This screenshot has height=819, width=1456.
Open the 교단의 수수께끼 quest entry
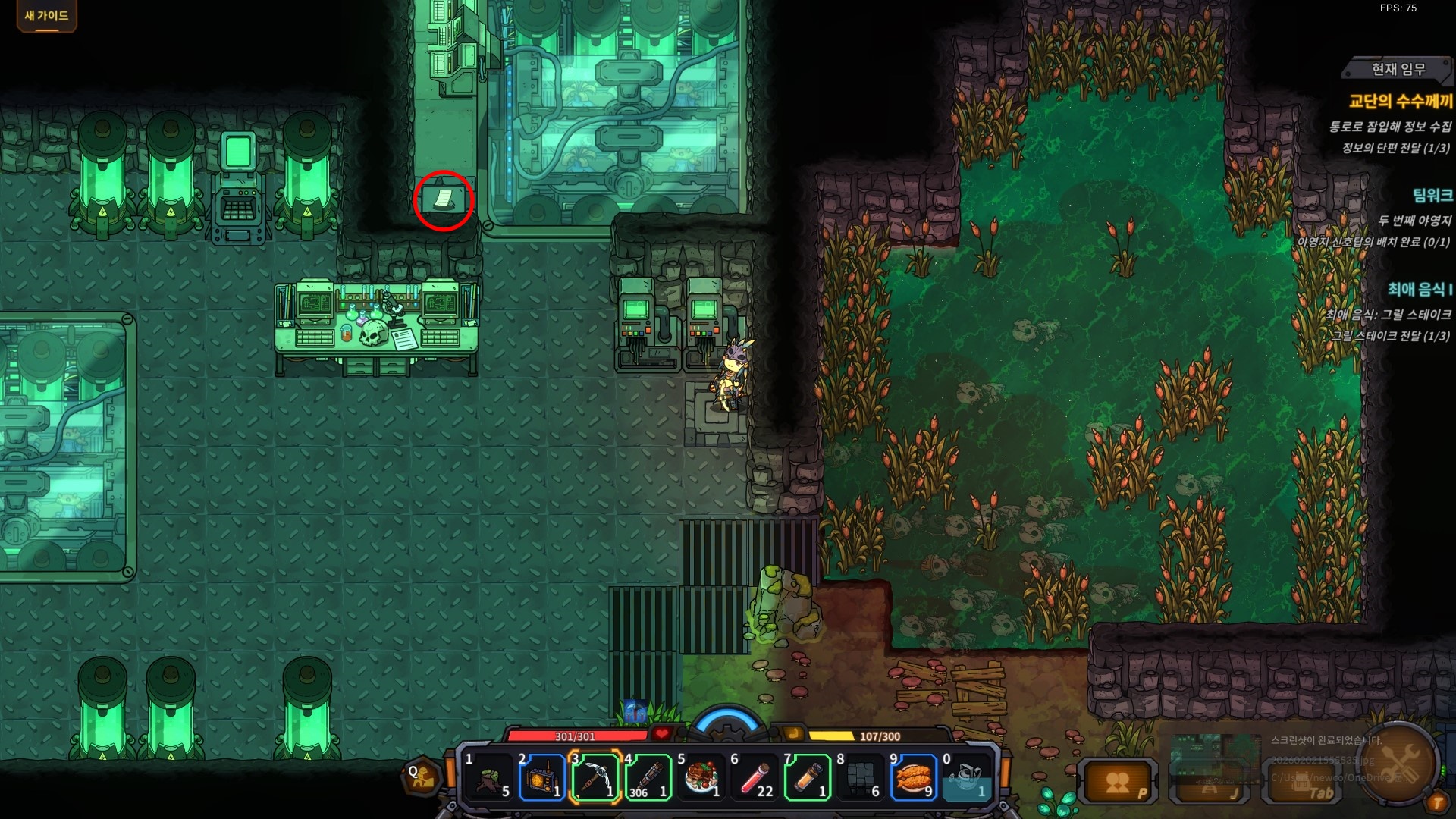point(1400,101)
